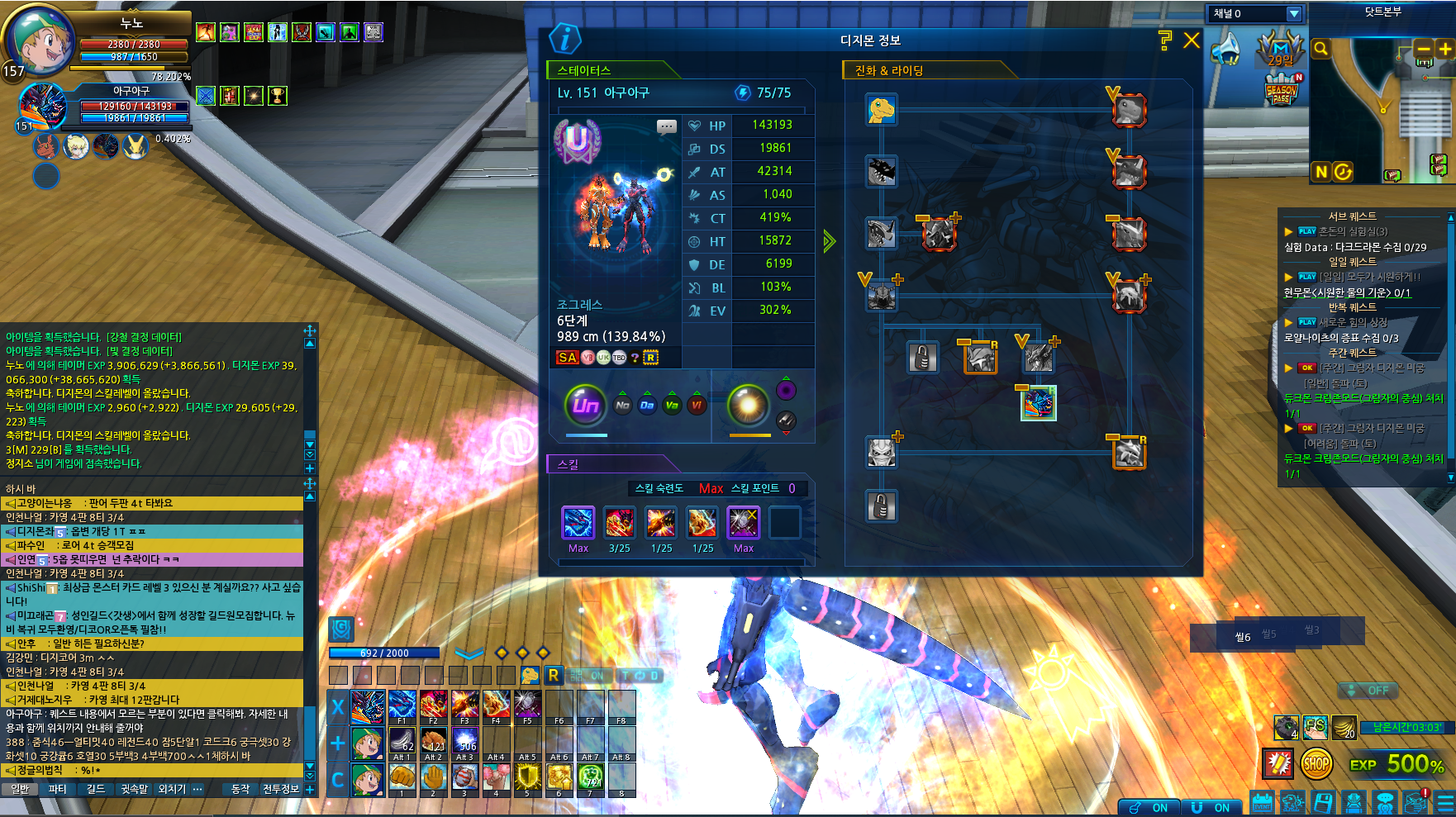Open the Season Pass icon
This screenshot has width=1456, height=817.
click(1281, 92)
